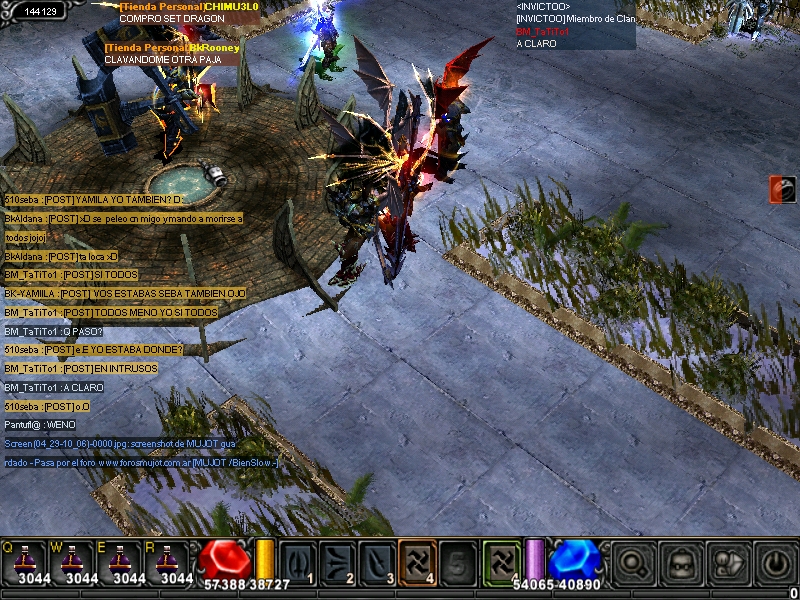Open the friends and party button
The image size is (800, 600).
click(729, 565)
